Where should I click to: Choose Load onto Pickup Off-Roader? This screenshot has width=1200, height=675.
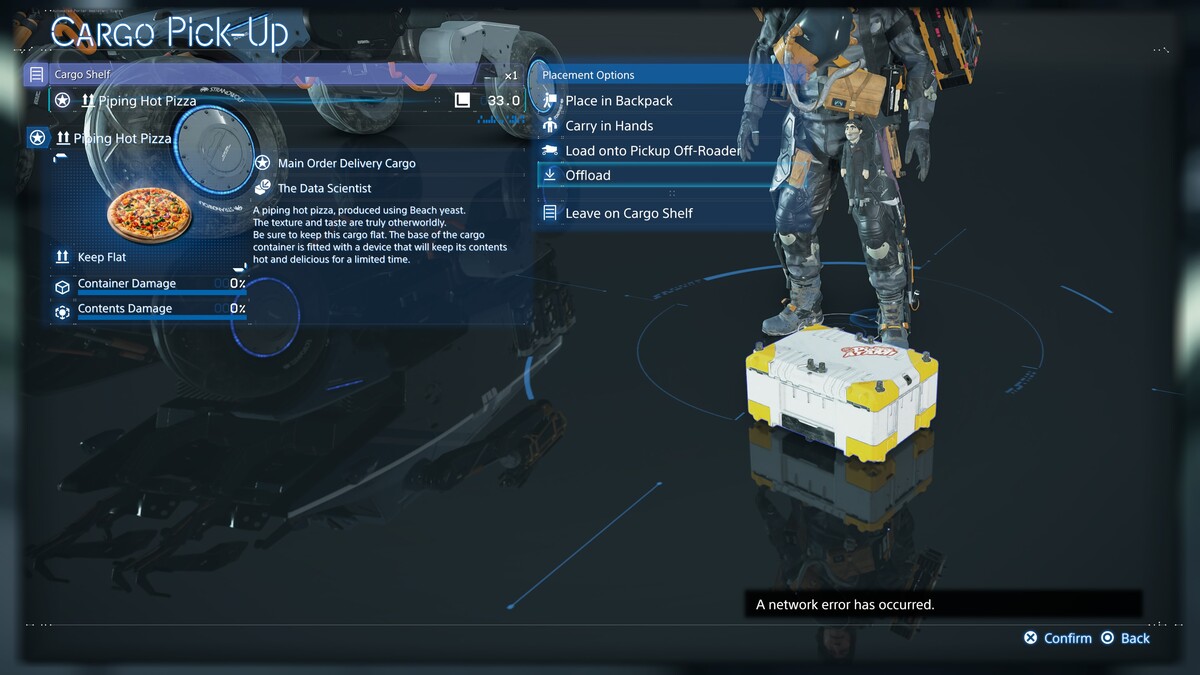click(x=652, y=151)
